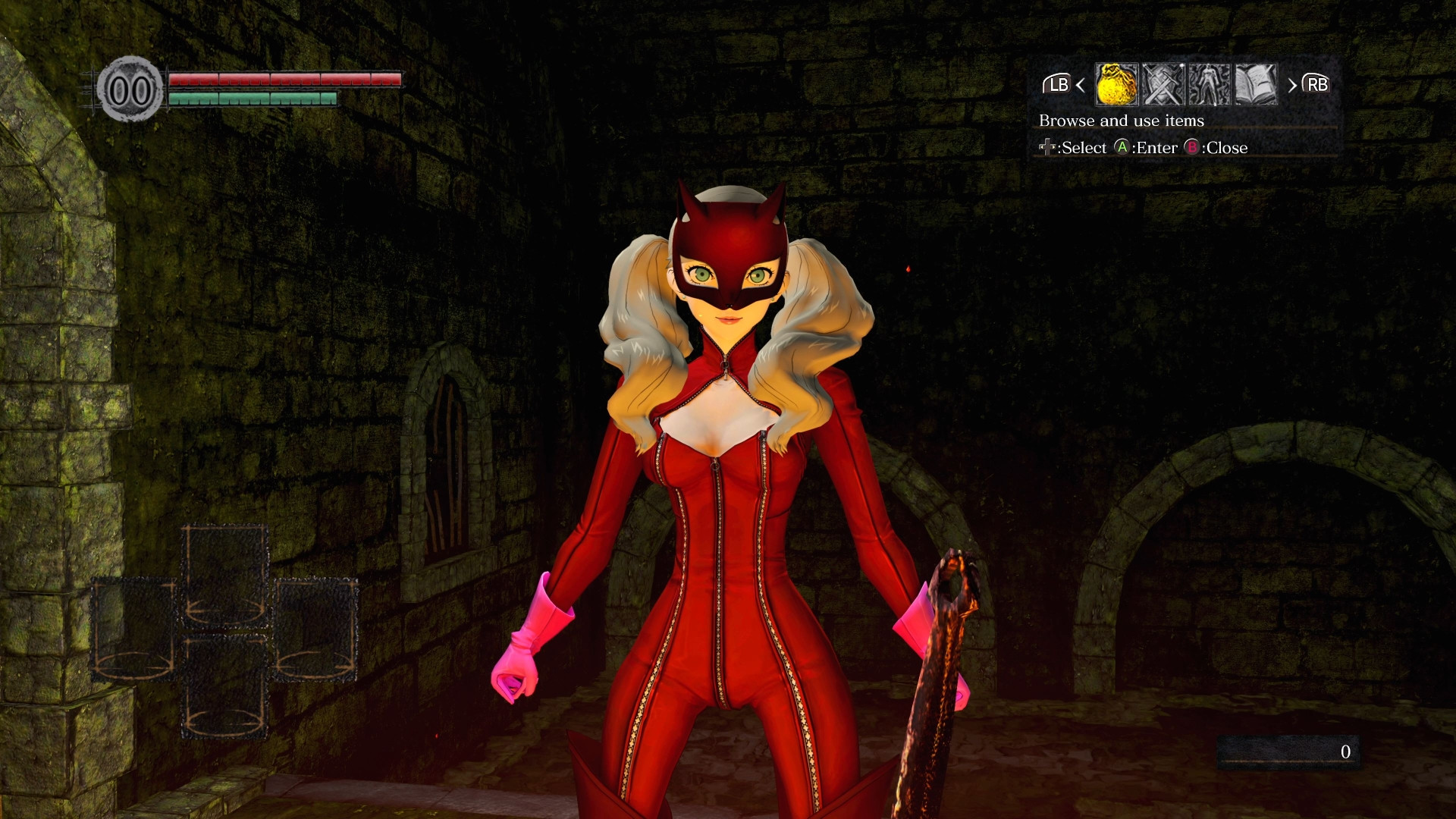Viewport: 1456px width, 819px height.
Task: Click the right chevron before RB
Action: [x=1291, y=86]
